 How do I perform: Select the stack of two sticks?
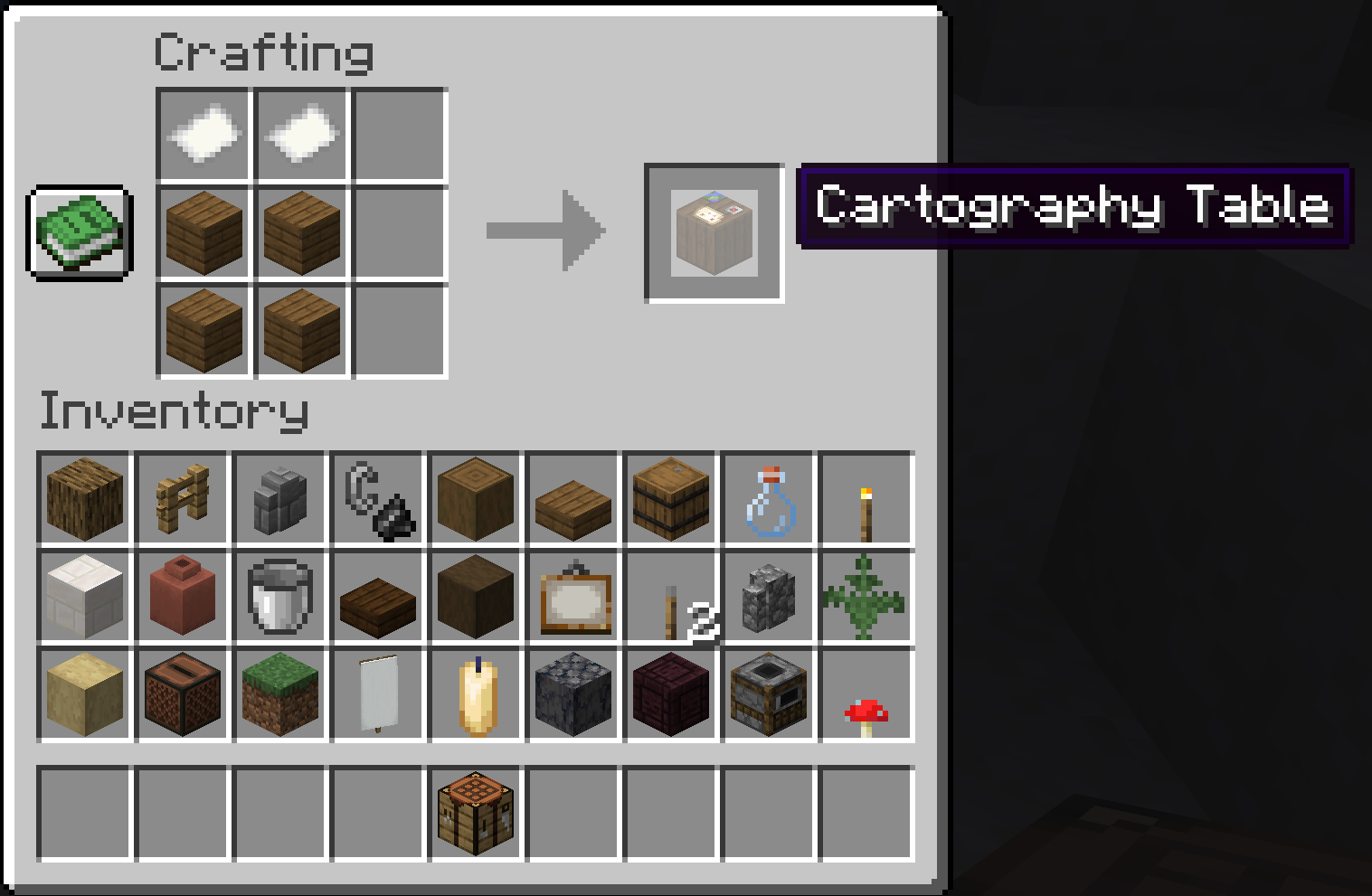(669, 598)
